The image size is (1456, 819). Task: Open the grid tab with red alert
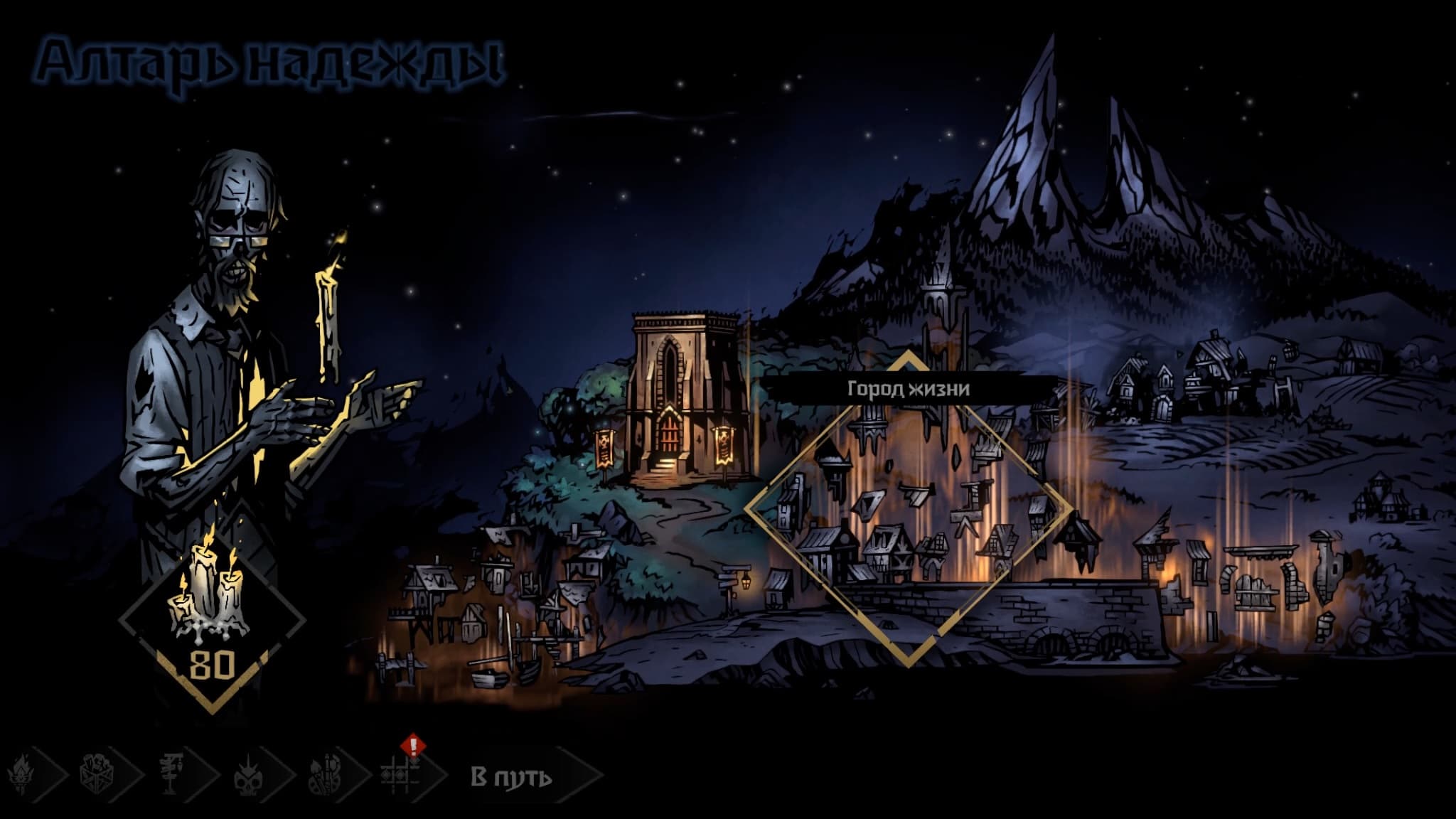pos(401,773)
